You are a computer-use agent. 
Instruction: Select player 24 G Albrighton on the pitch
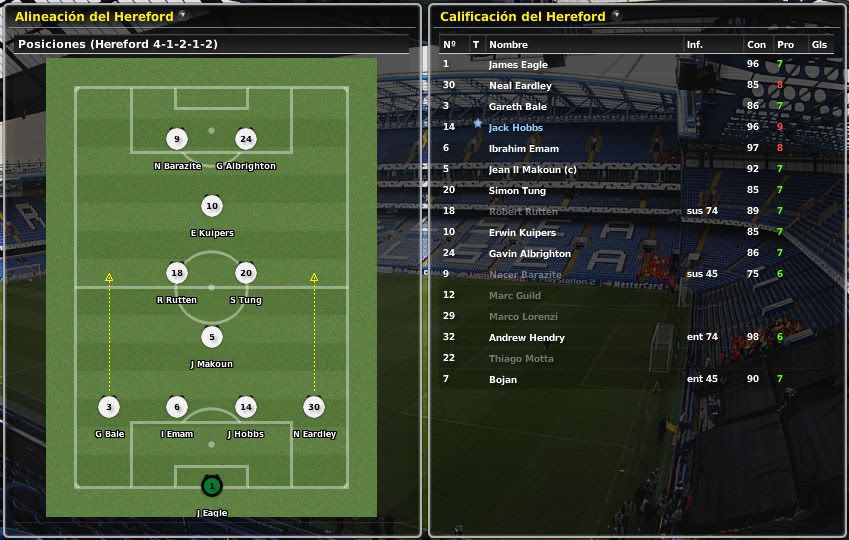click(x=246, y=140)
